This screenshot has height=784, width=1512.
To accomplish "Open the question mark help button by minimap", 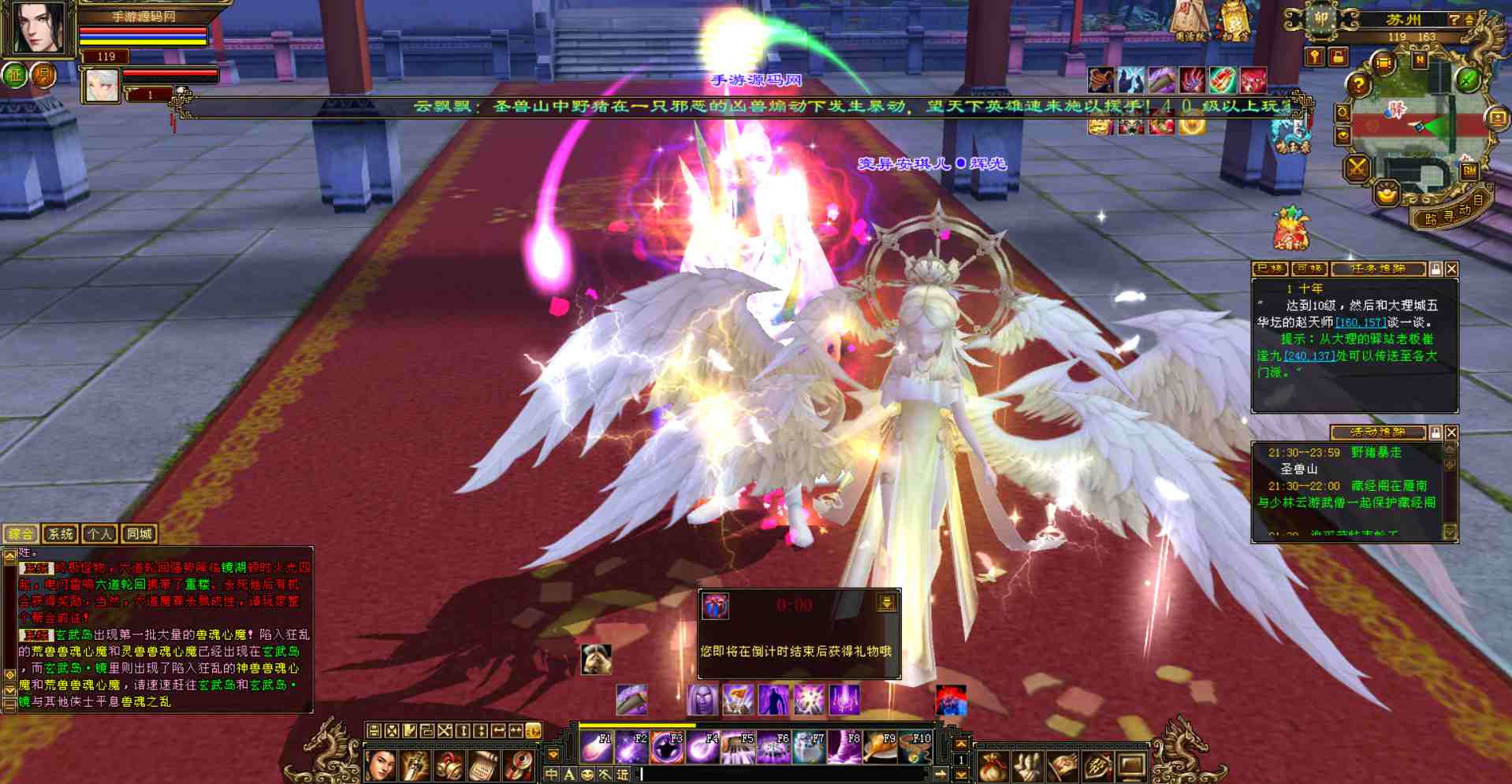I will pyautogui.click(x=1357, y=83).
